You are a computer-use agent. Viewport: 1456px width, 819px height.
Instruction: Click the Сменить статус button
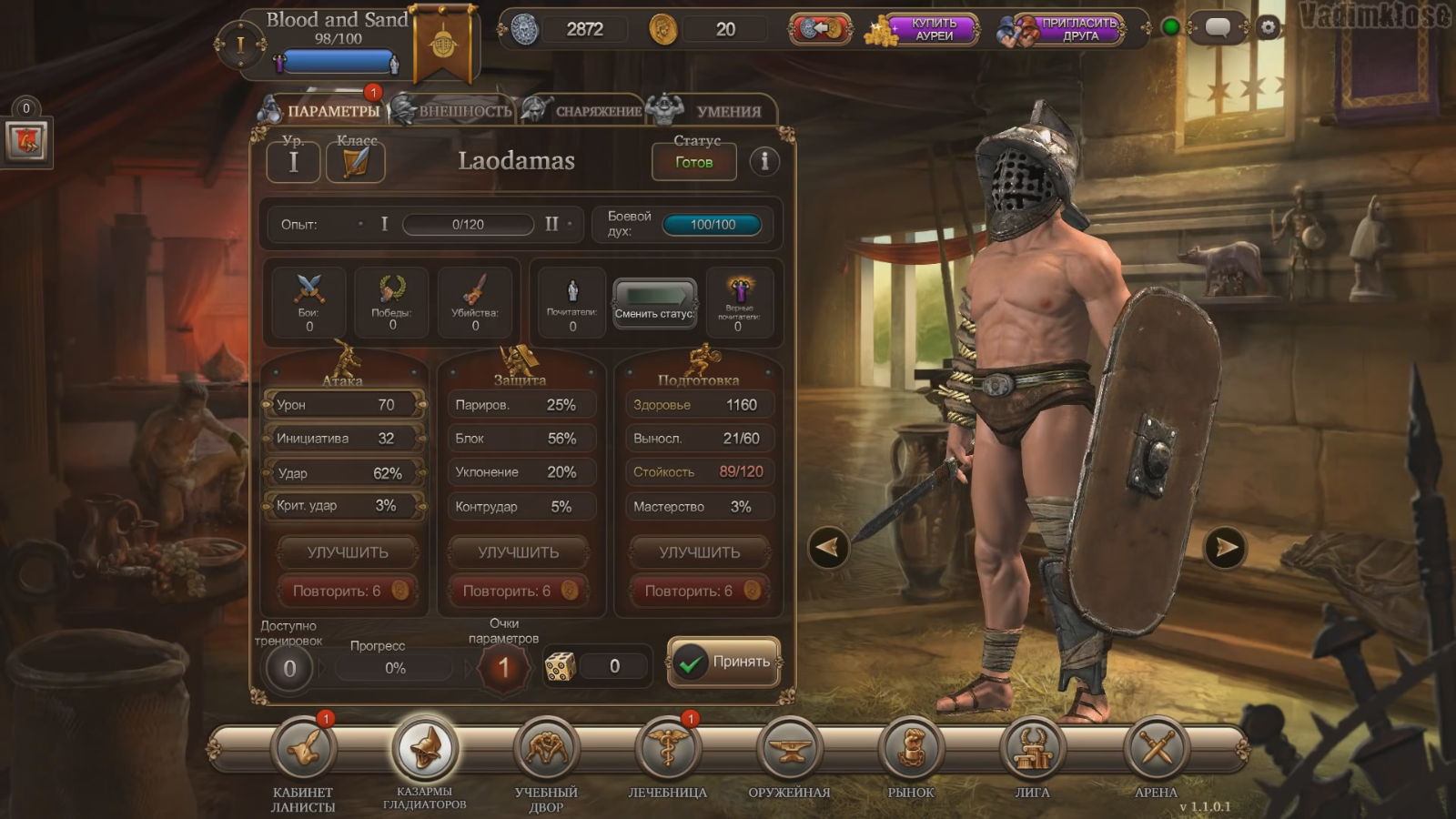[654, 303]
